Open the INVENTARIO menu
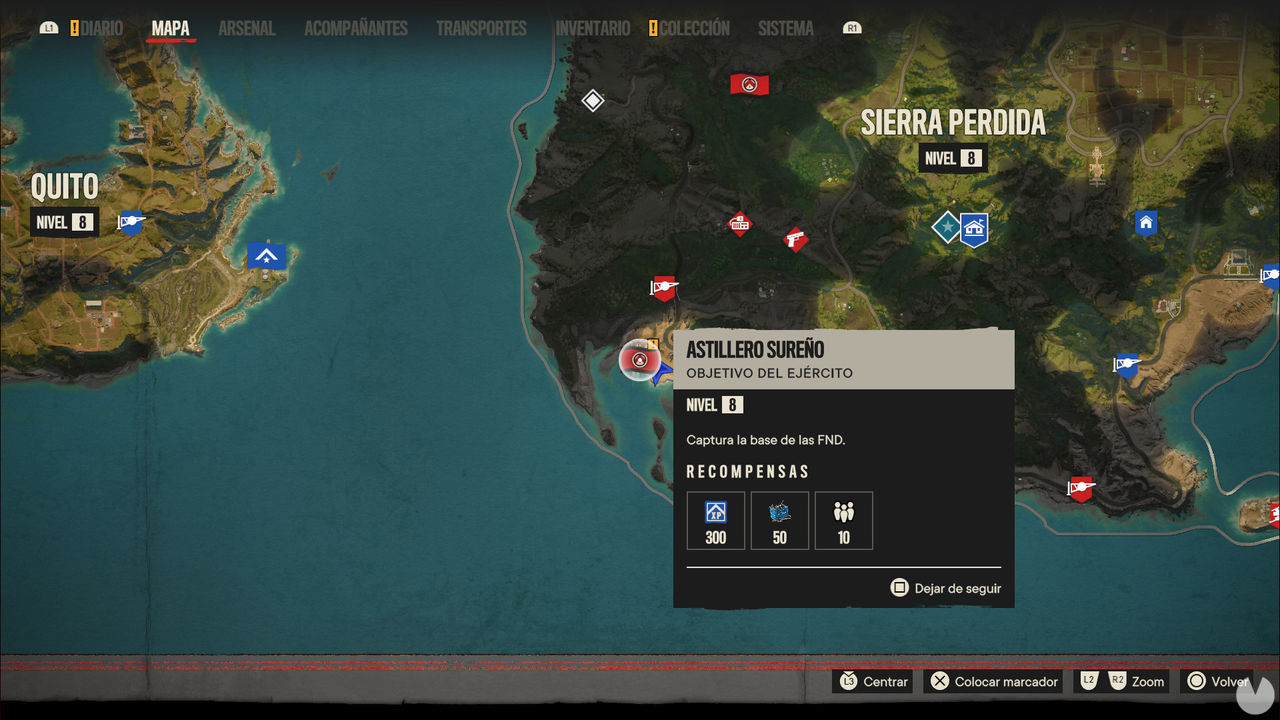 pos(592,28)
